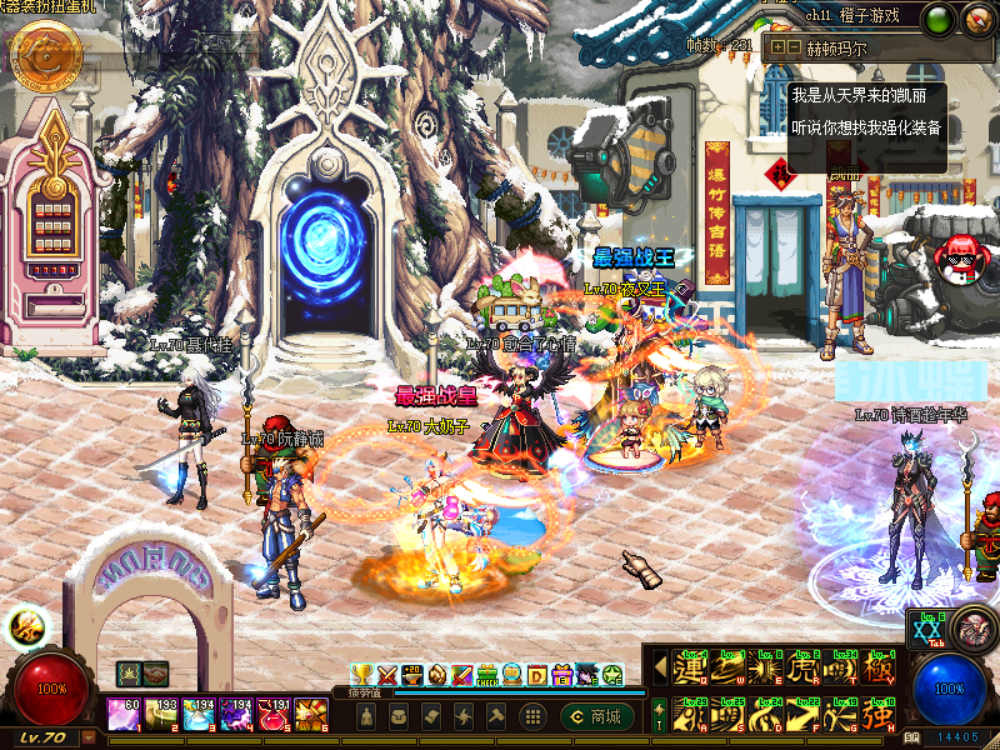Screen dimensions: 1000x750
Task: Toggle the hexagram Tab skill icon
Action: point(926,630)
